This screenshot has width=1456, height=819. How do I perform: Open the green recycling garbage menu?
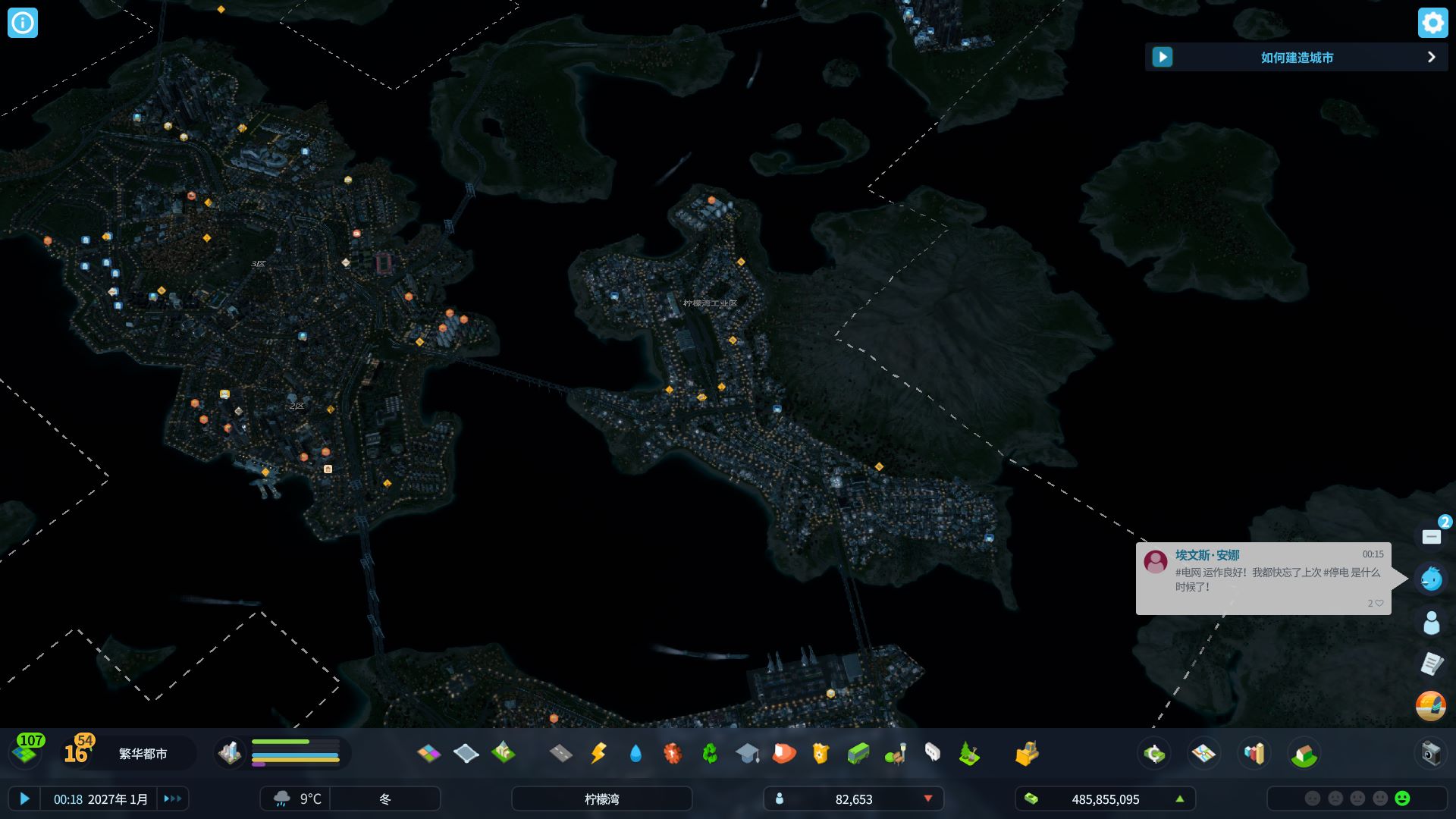(x=710, y=753)
